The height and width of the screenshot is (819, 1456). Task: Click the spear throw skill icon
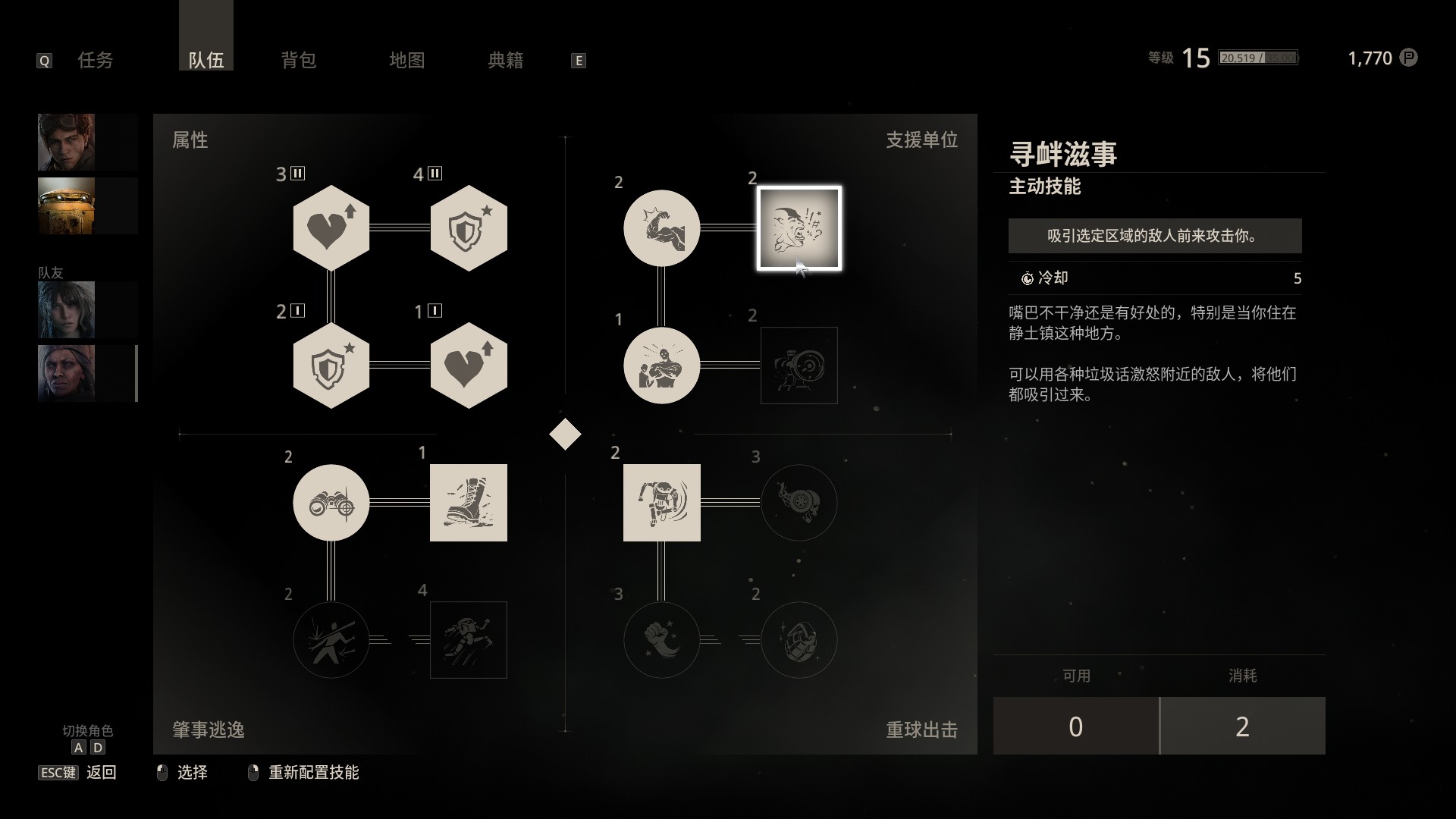tap(331, 639)
